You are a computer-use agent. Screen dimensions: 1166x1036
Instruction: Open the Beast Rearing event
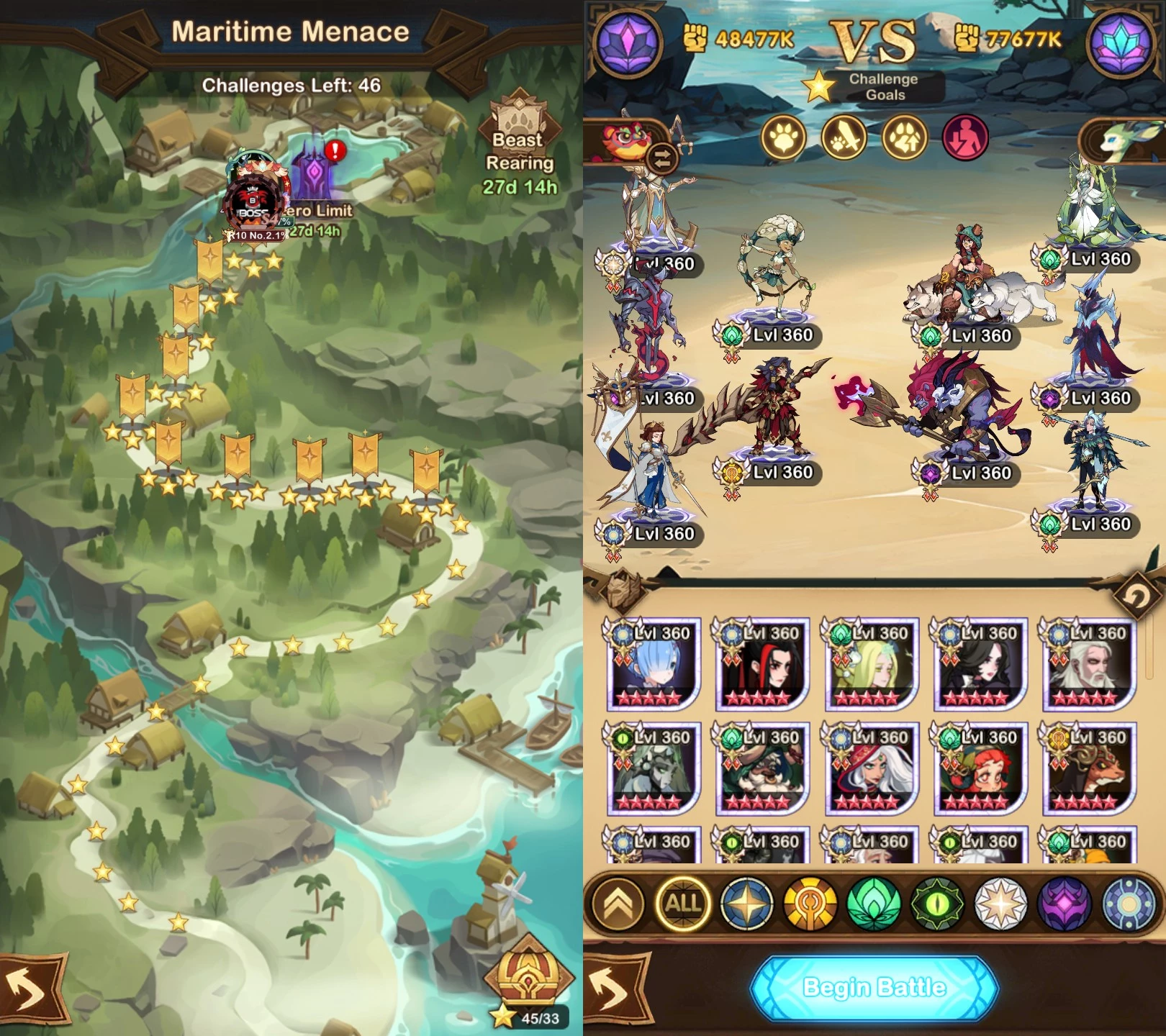pos(519,144)
